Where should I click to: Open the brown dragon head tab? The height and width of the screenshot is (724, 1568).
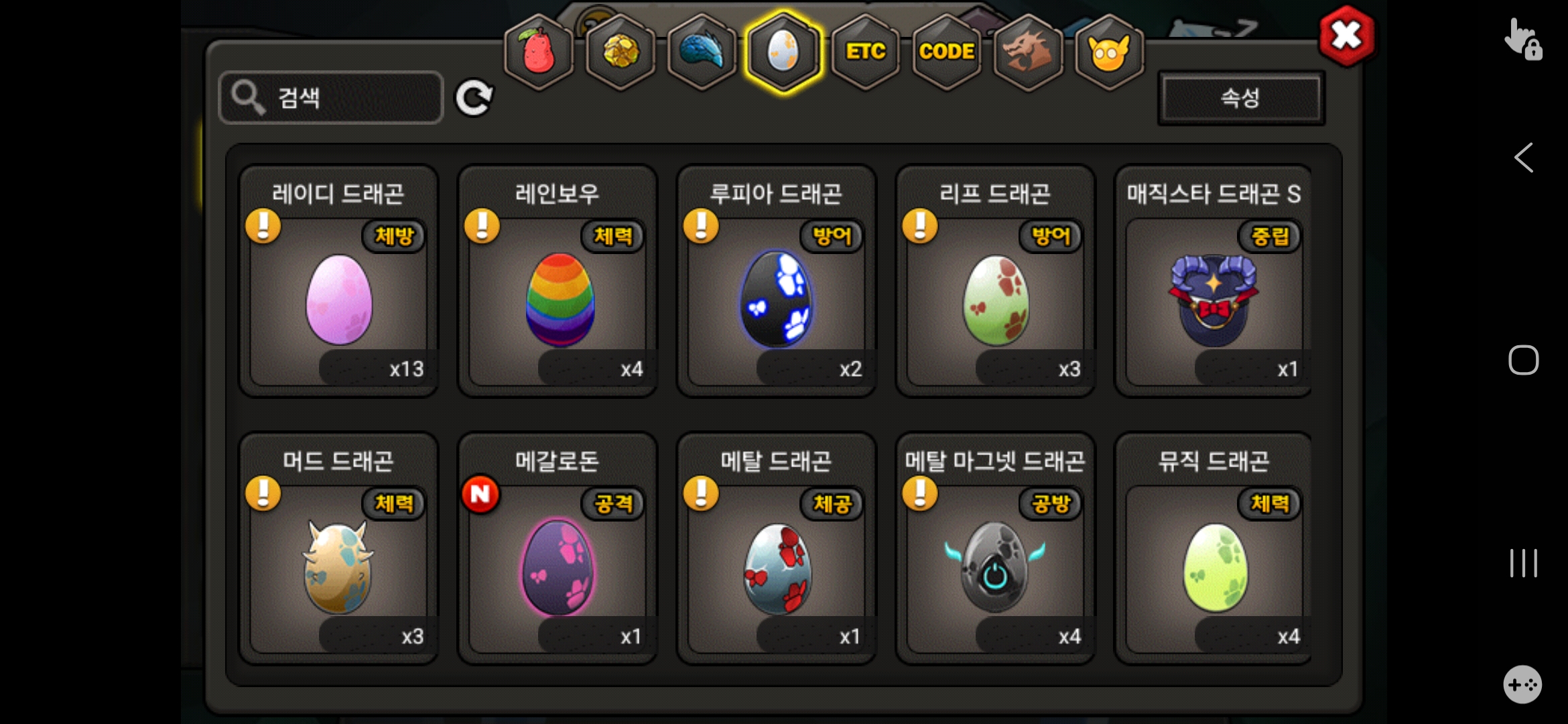point(1027,52)
